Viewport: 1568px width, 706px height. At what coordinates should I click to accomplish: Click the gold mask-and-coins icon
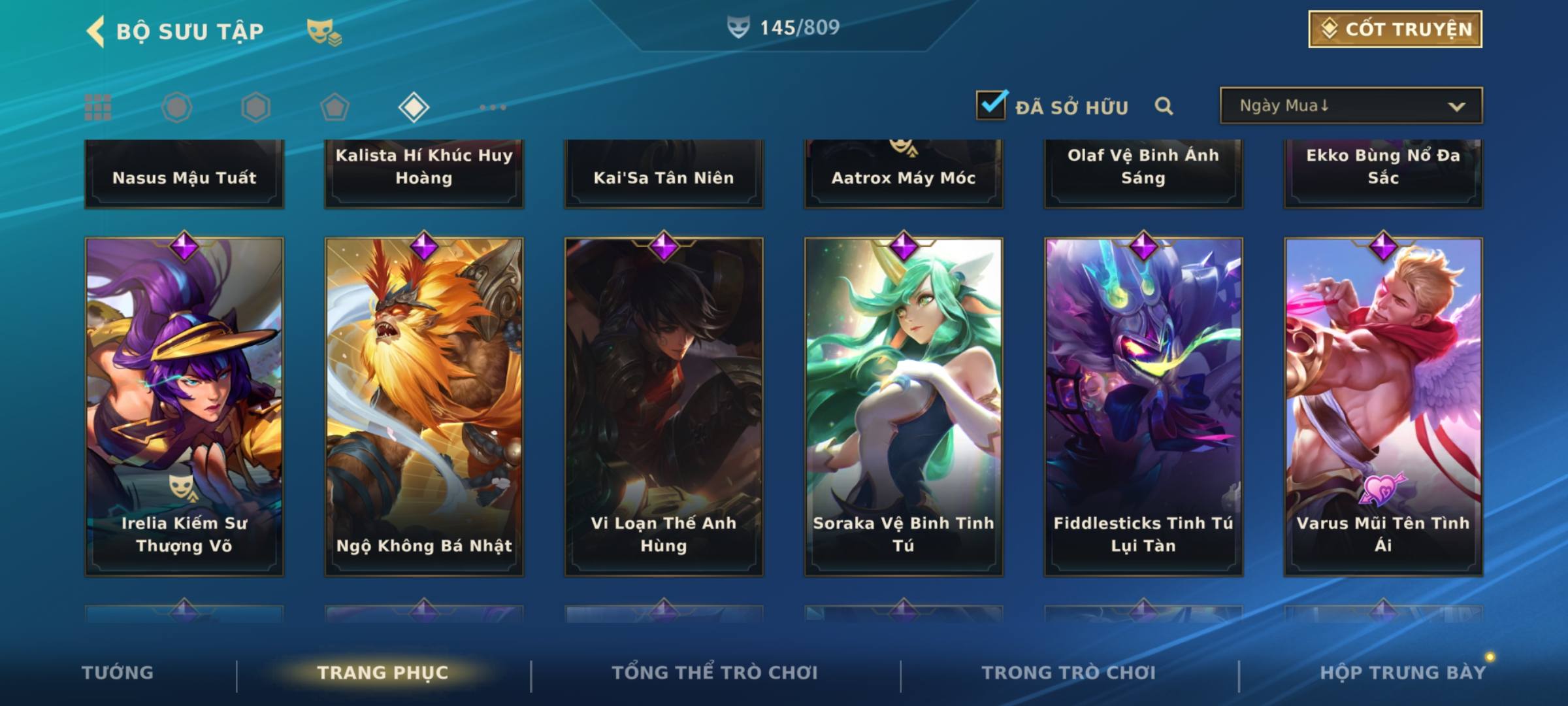point(324,31)
